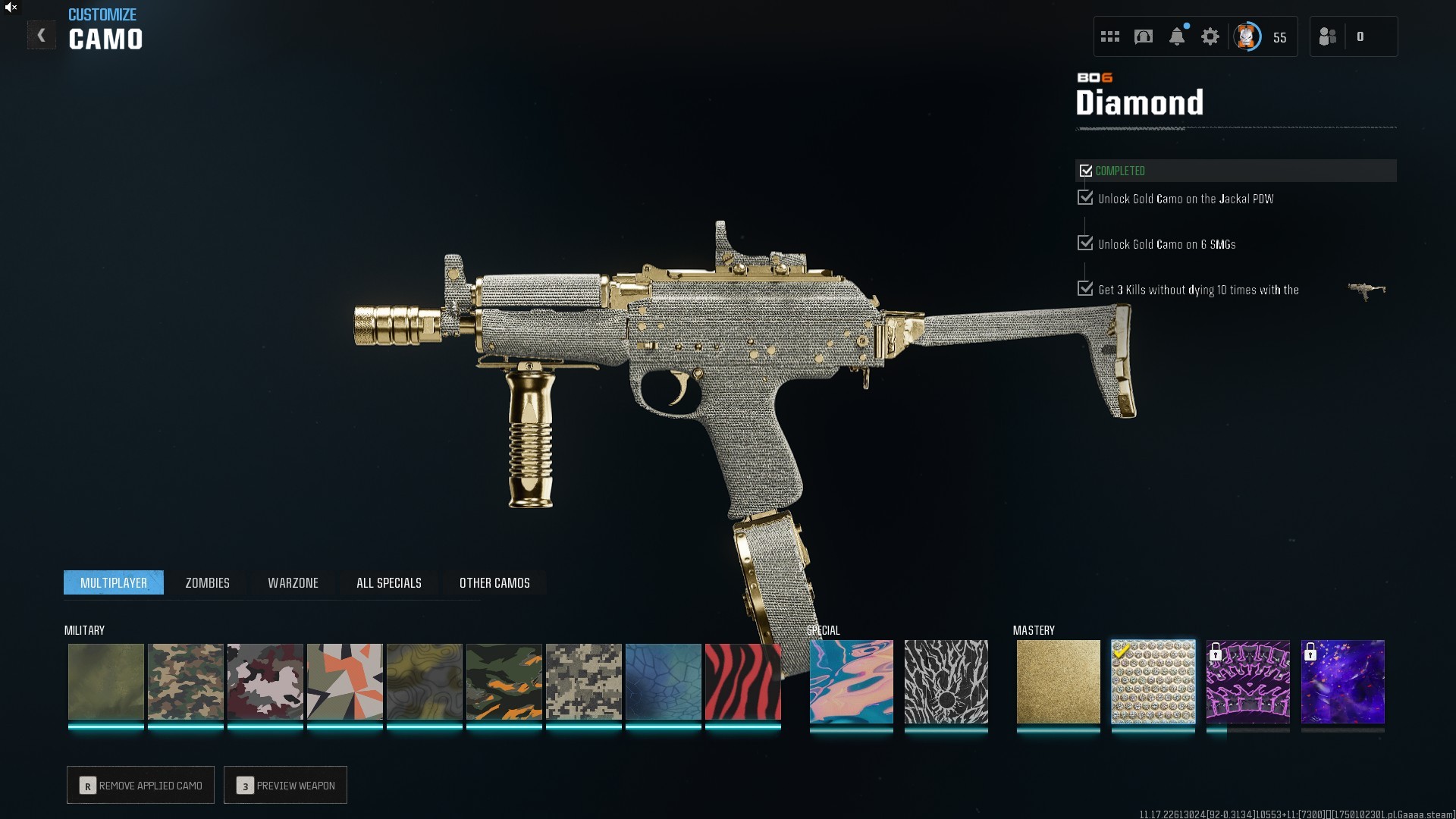Select the Other Camos tab
Screen dimensions: 1456x819
494,582
